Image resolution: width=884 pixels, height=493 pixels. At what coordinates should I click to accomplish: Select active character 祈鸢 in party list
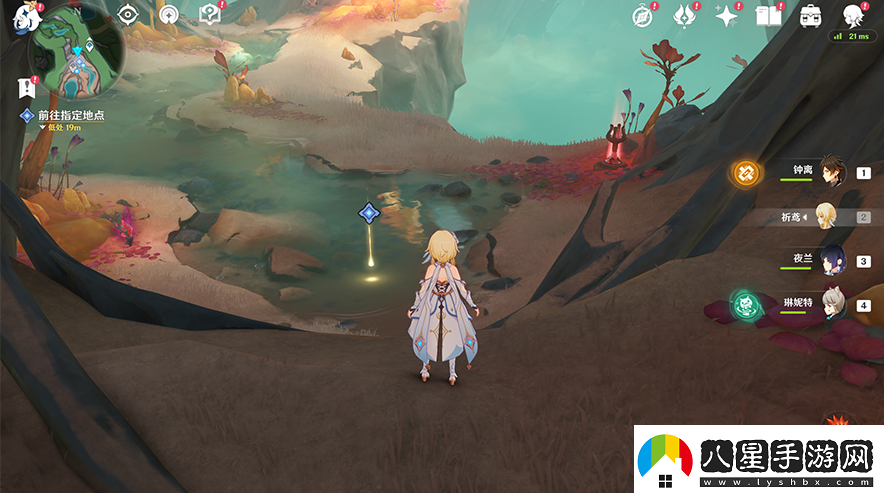(826, 216)
